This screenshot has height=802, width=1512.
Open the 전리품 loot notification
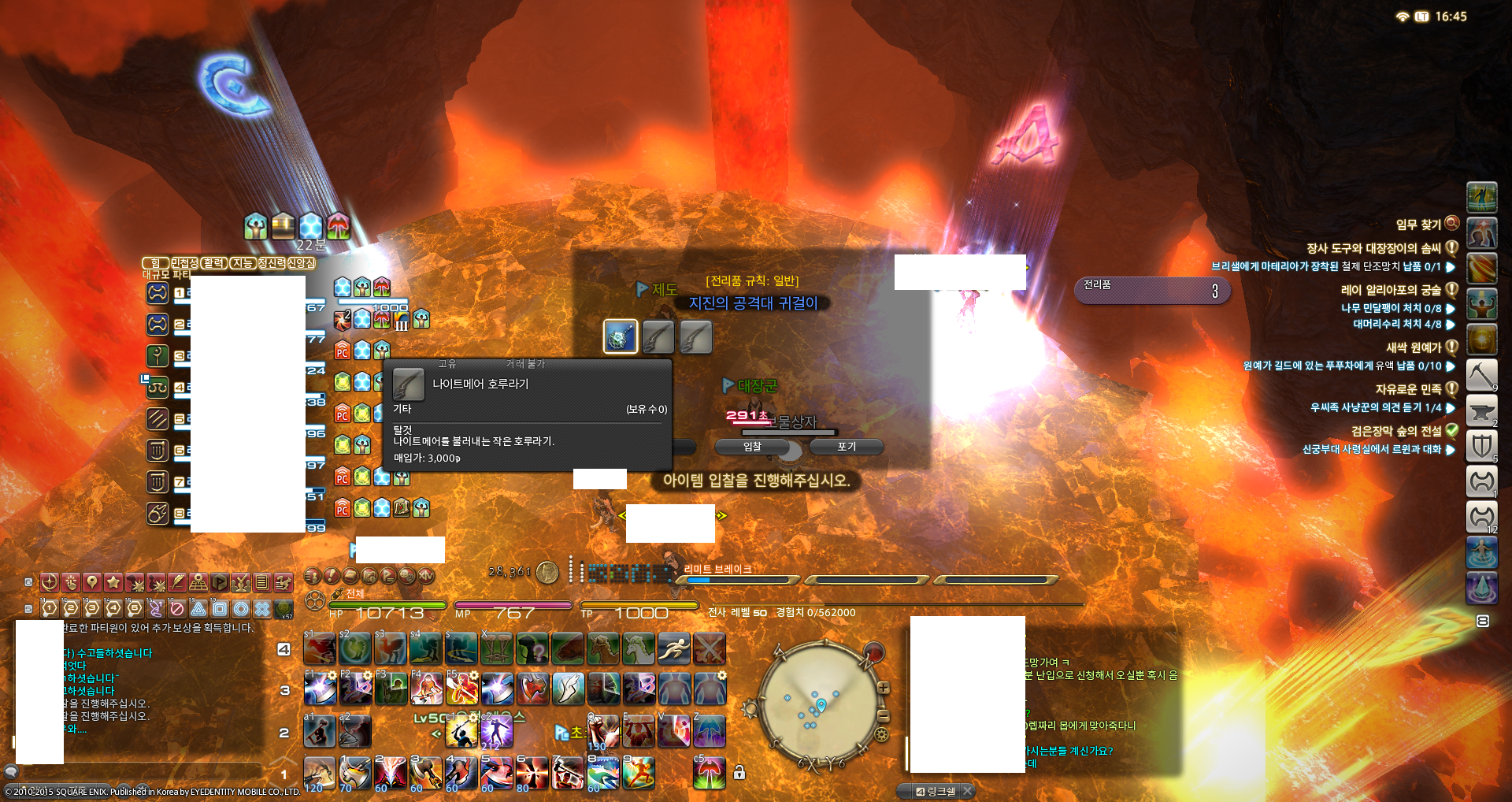point(1151,290)
